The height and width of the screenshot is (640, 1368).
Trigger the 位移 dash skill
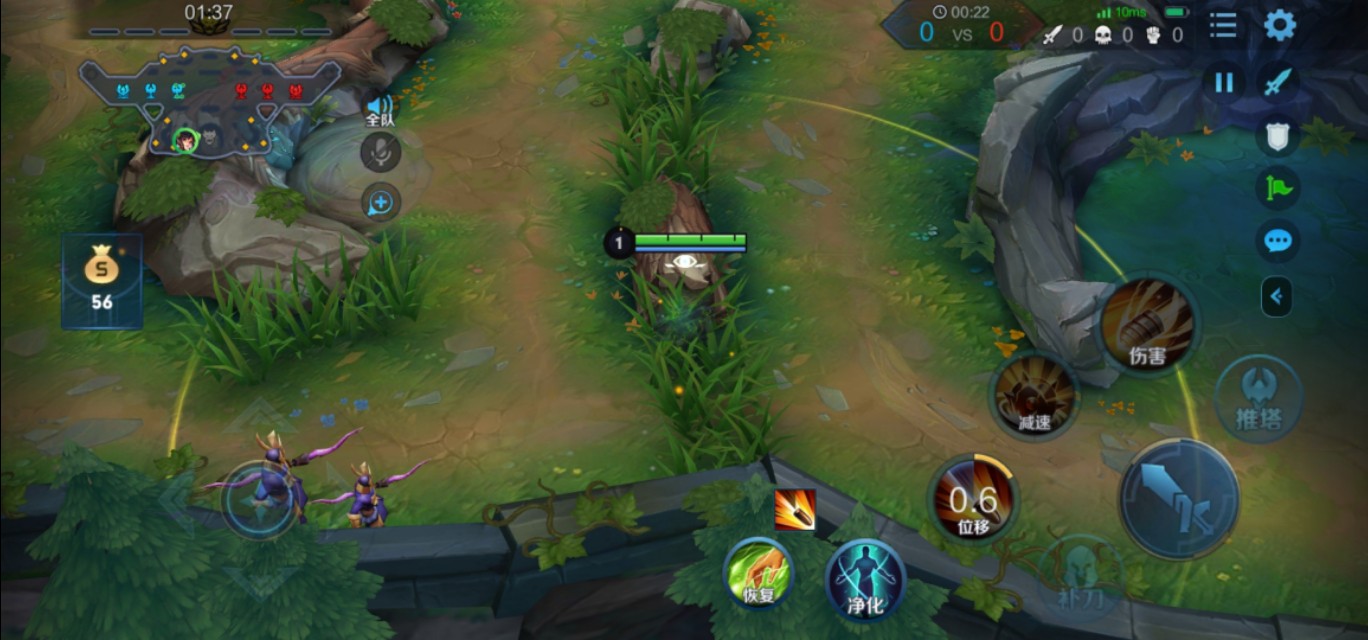point(973,499)
